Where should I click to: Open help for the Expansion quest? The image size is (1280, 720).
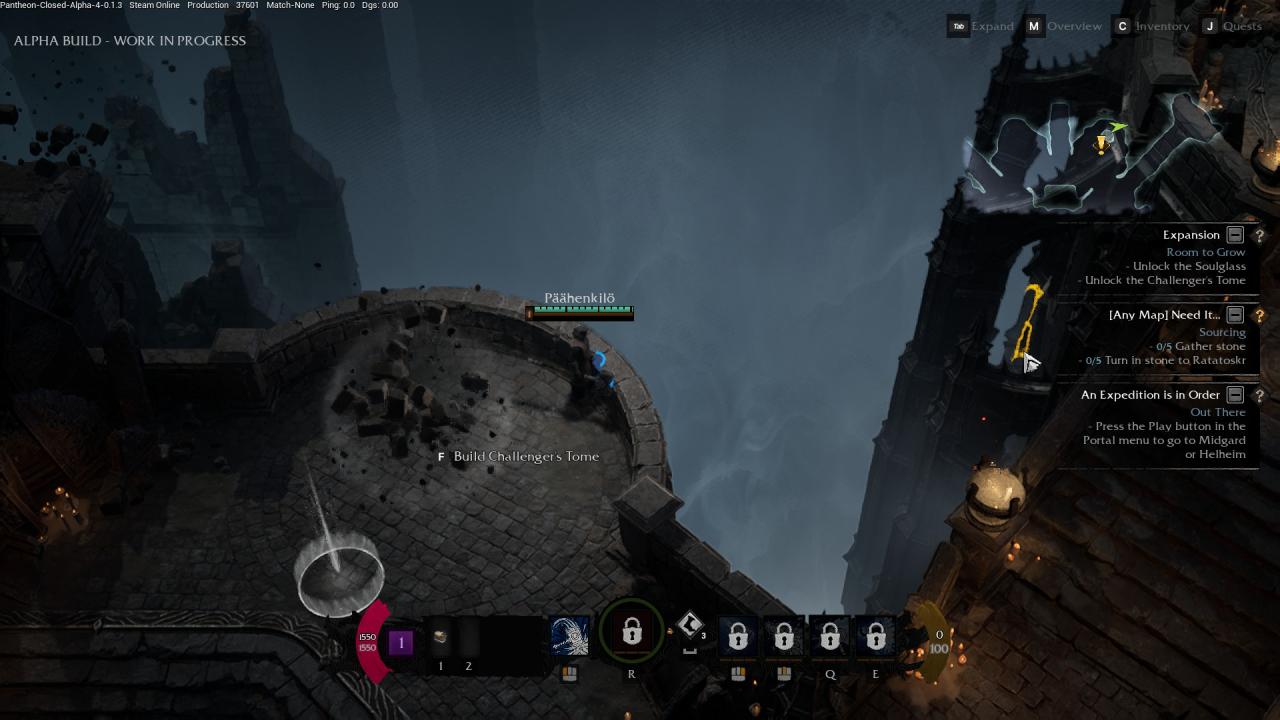(x=1259, y=235)
